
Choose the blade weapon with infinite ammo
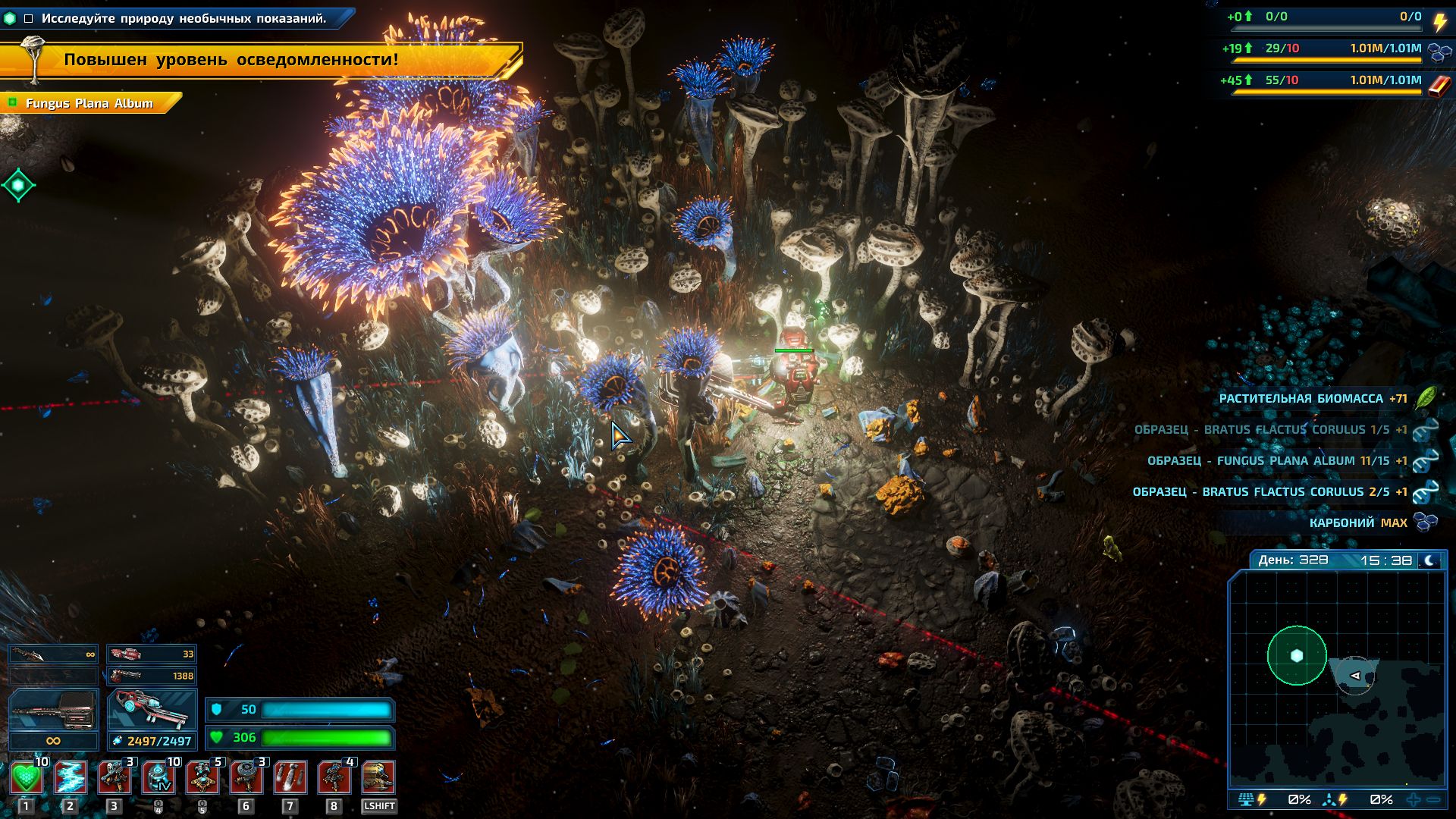[x=53, y=654]
